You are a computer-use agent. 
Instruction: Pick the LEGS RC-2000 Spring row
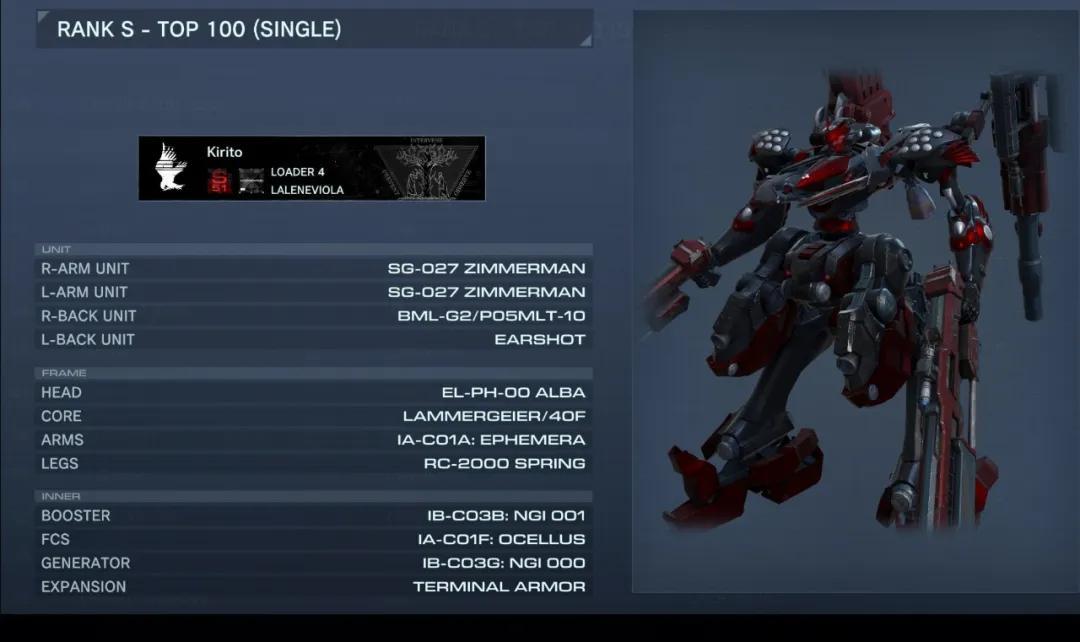pyautogui.click(x=313, y=464)
